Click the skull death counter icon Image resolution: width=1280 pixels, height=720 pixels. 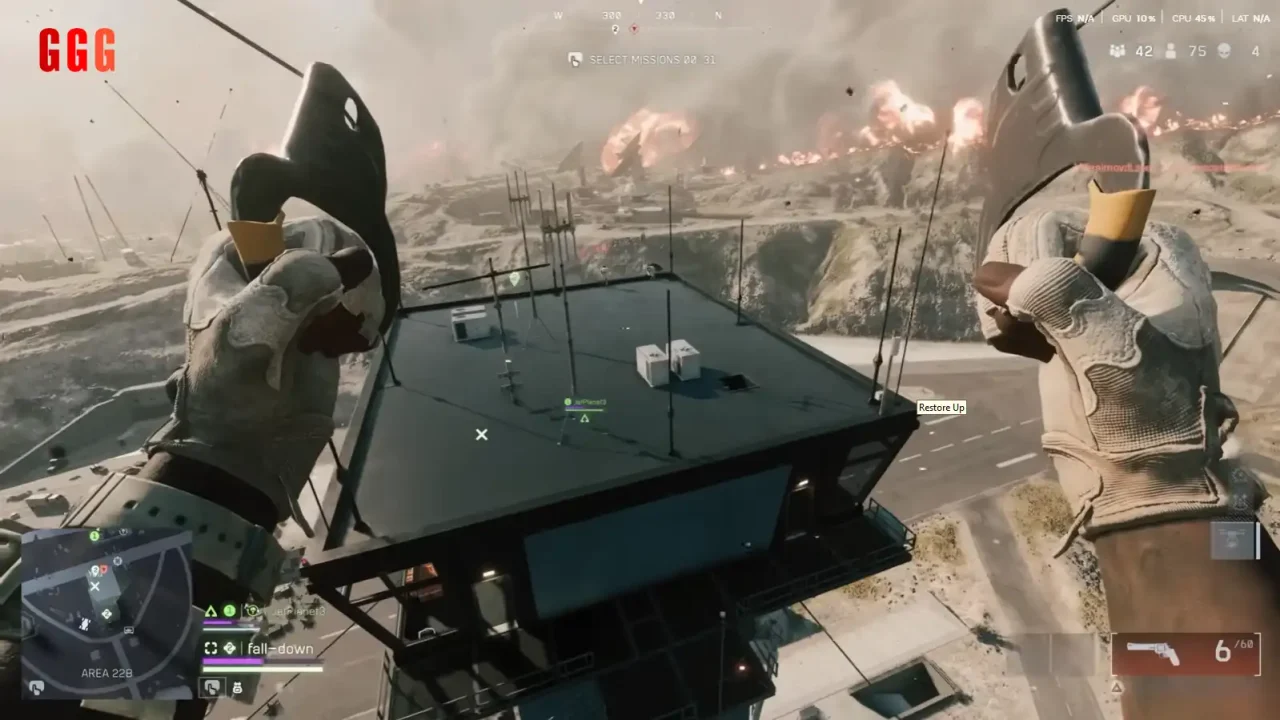pos(1222,51)
